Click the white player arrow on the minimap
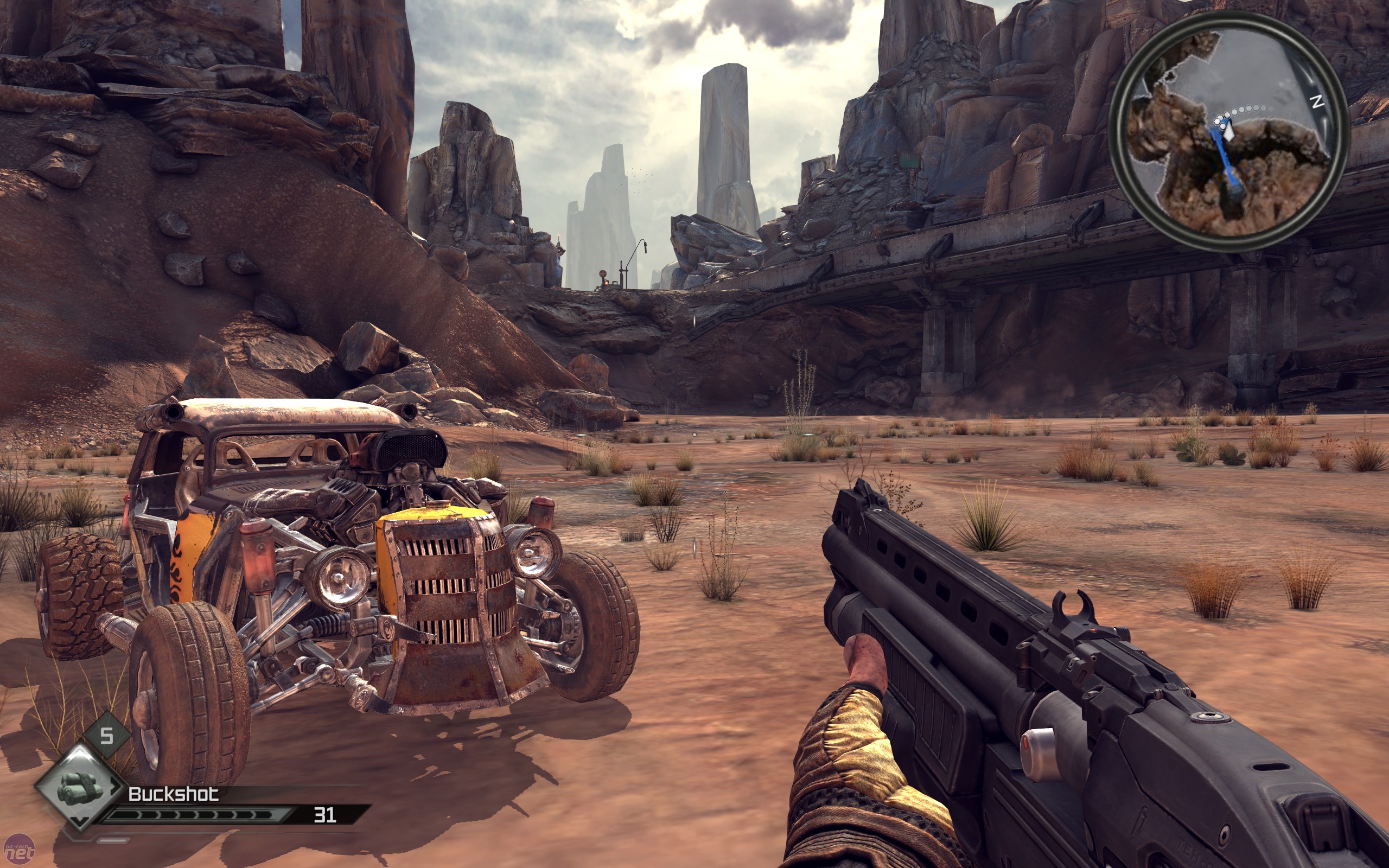 (1228, 131)
